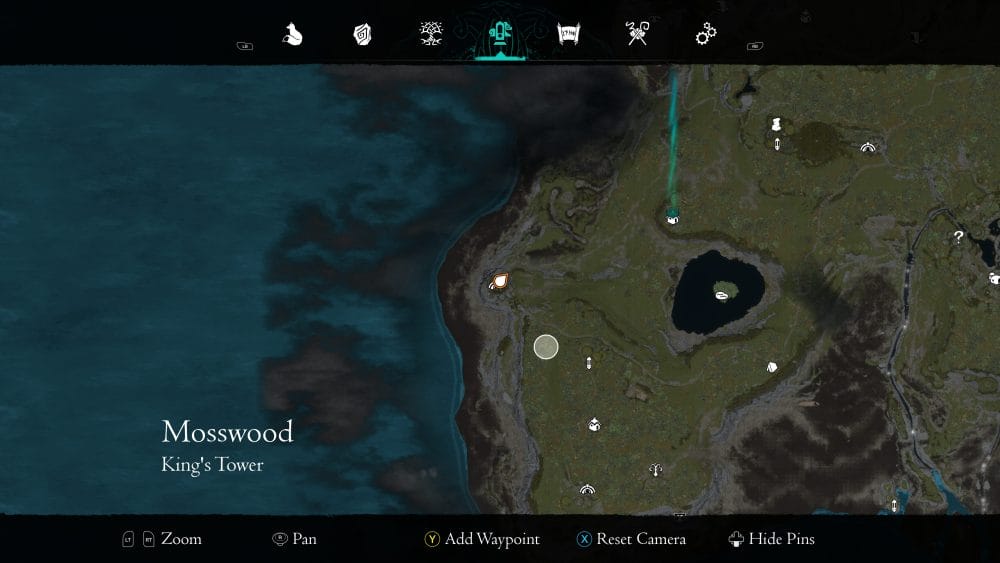Select the hut marker in Mosswood

pyautogui.click(x=594, y=425)
